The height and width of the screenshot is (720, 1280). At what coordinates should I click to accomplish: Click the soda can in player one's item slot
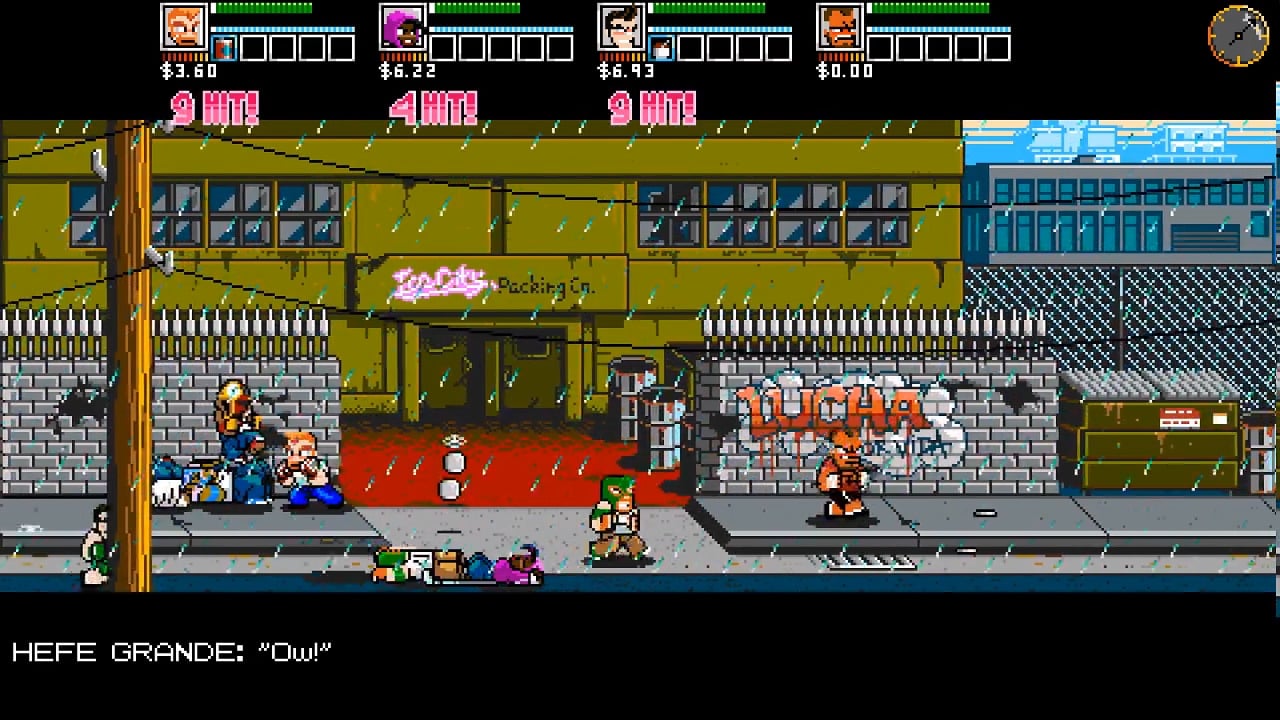pyautogui.click(x=222, y=48)
